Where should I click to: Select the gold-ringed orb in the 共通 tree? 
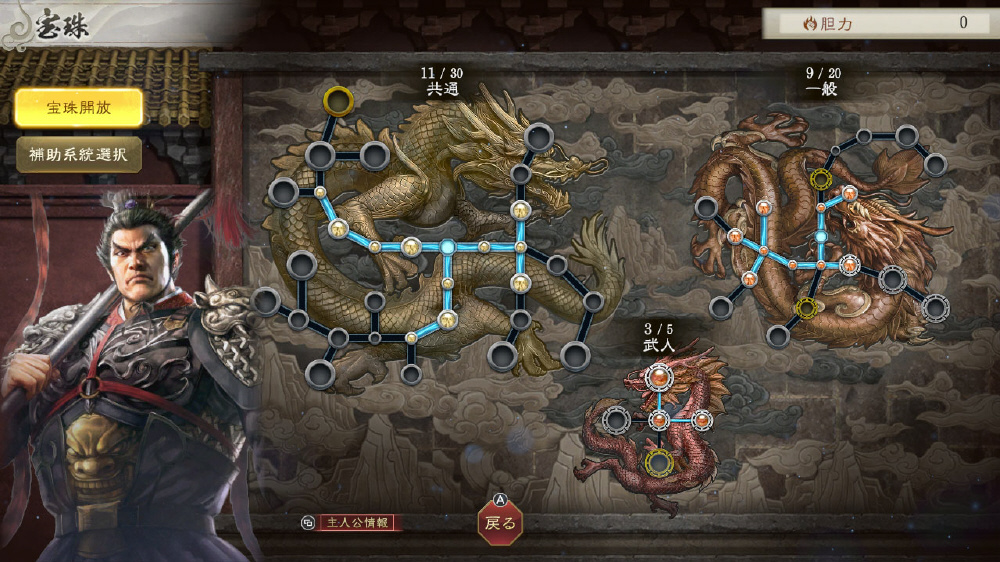click(x=338, y=100)
